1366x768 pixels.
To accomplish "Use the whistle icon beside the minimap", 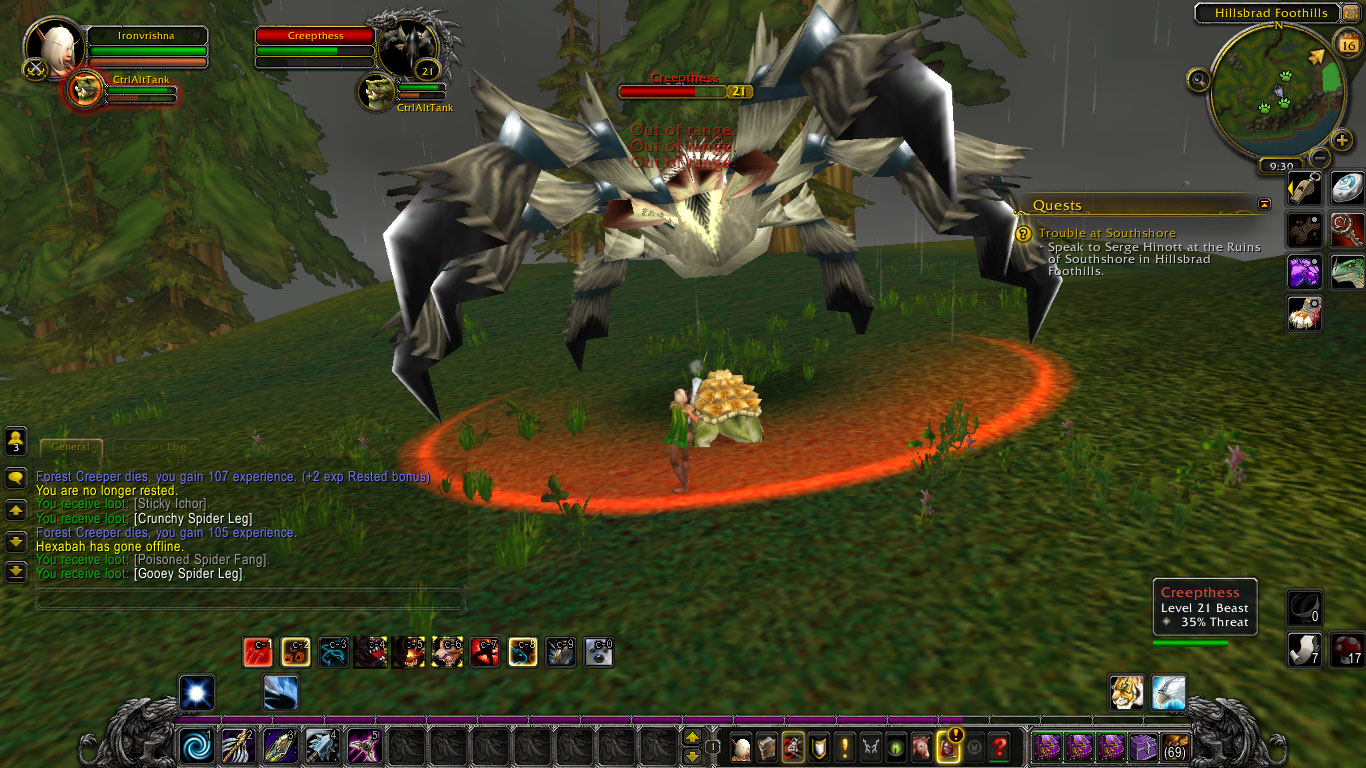I will tap(1304, 188).
